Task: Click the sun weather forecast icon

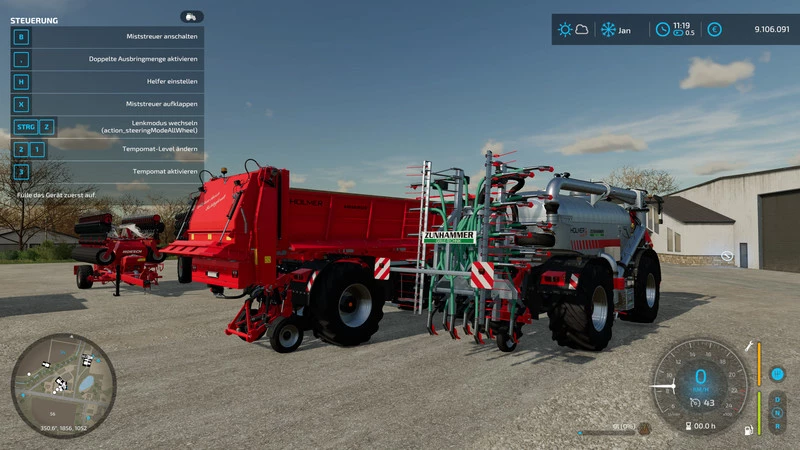Action: point(566,30)
